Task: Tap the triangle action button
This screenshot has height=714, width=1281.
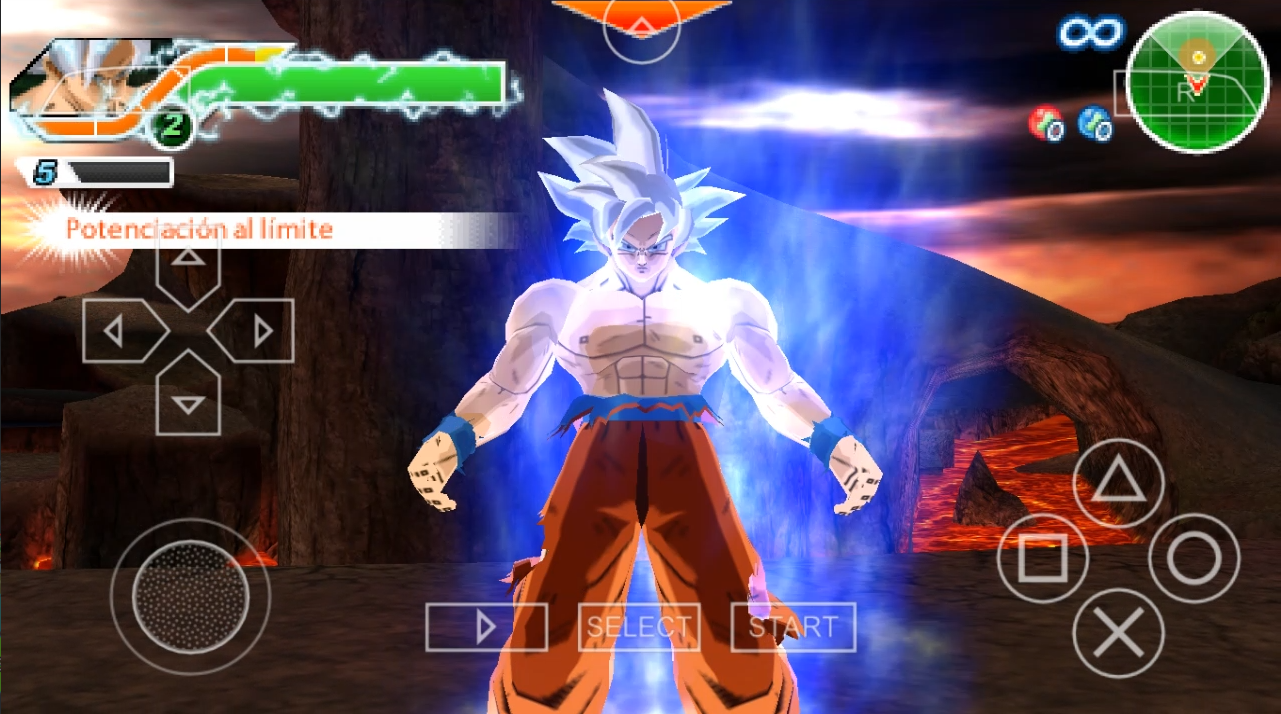Action: click(x=1118, y=484)
